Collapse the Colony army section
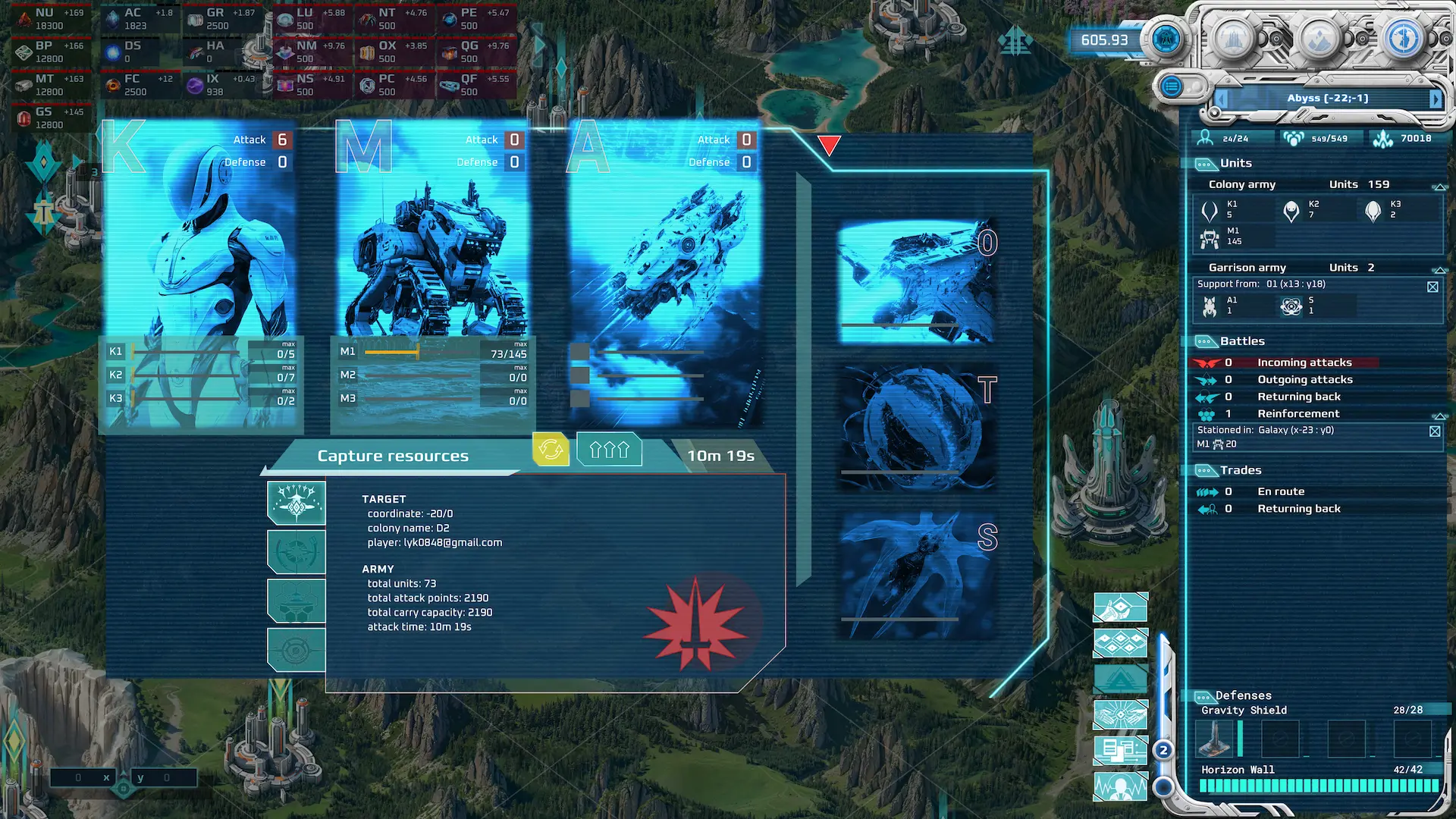Viewport: 1456px width, 819px height. click(x=1439, y=187)
